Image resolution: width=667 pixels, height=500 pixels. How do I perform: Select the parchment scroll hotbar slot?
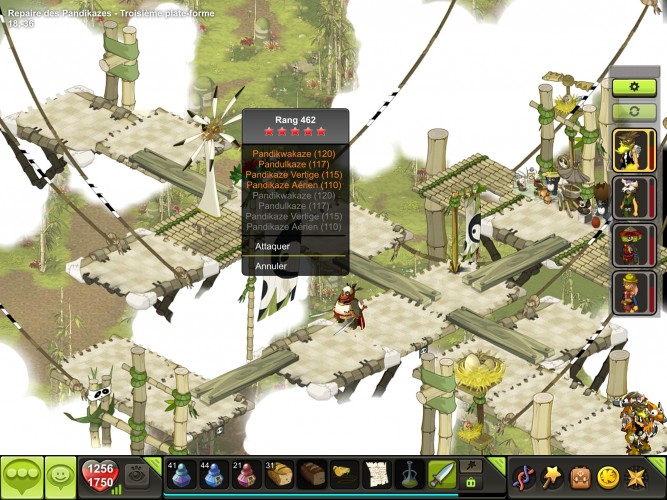point(376,475)
